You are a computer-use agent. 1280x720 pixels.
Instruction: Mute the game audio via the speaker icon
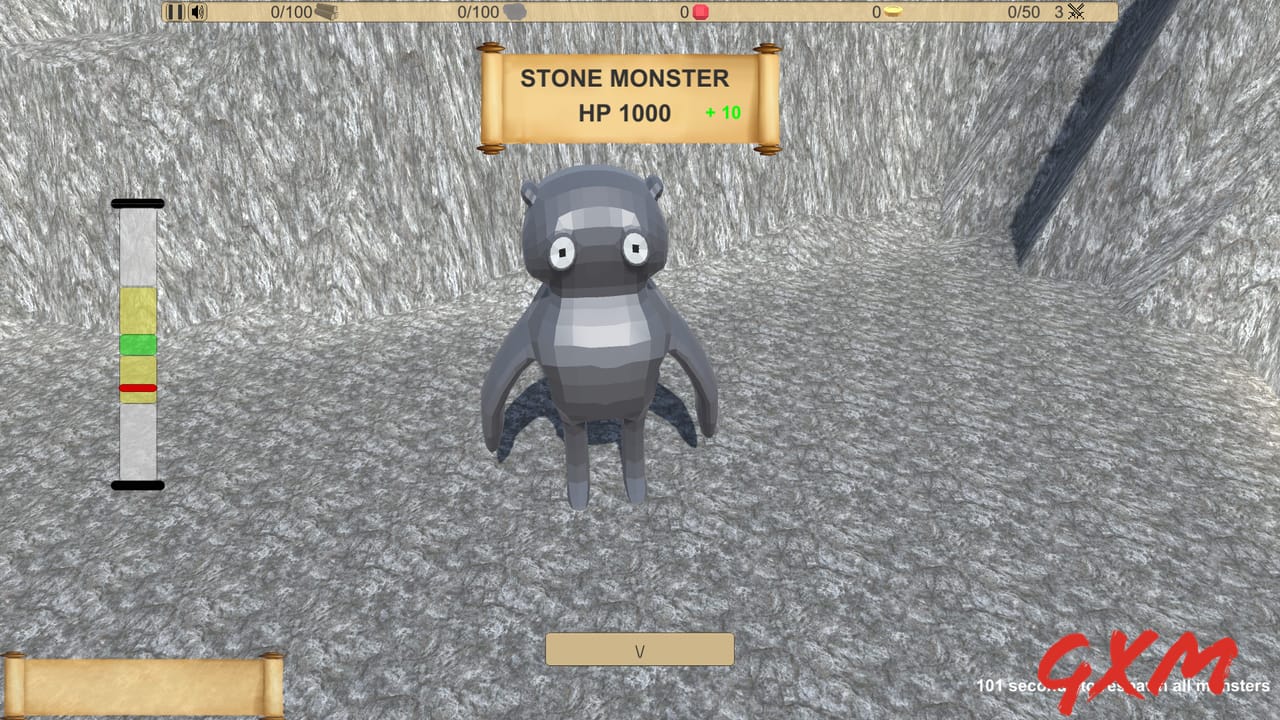(196, 12)
